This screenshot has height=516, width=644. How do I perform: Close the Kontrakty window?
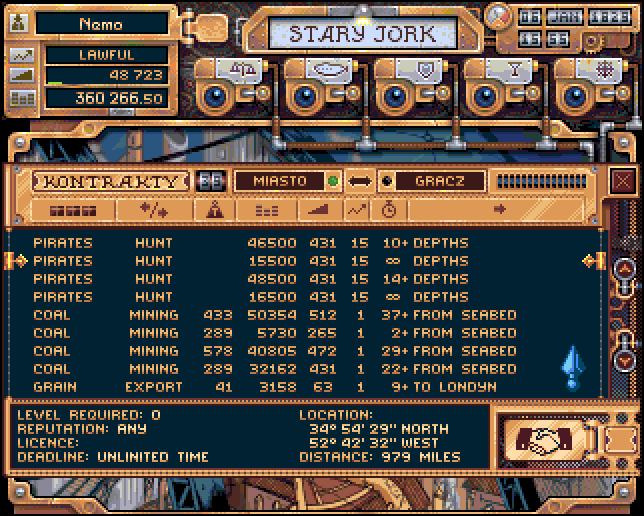623,181
